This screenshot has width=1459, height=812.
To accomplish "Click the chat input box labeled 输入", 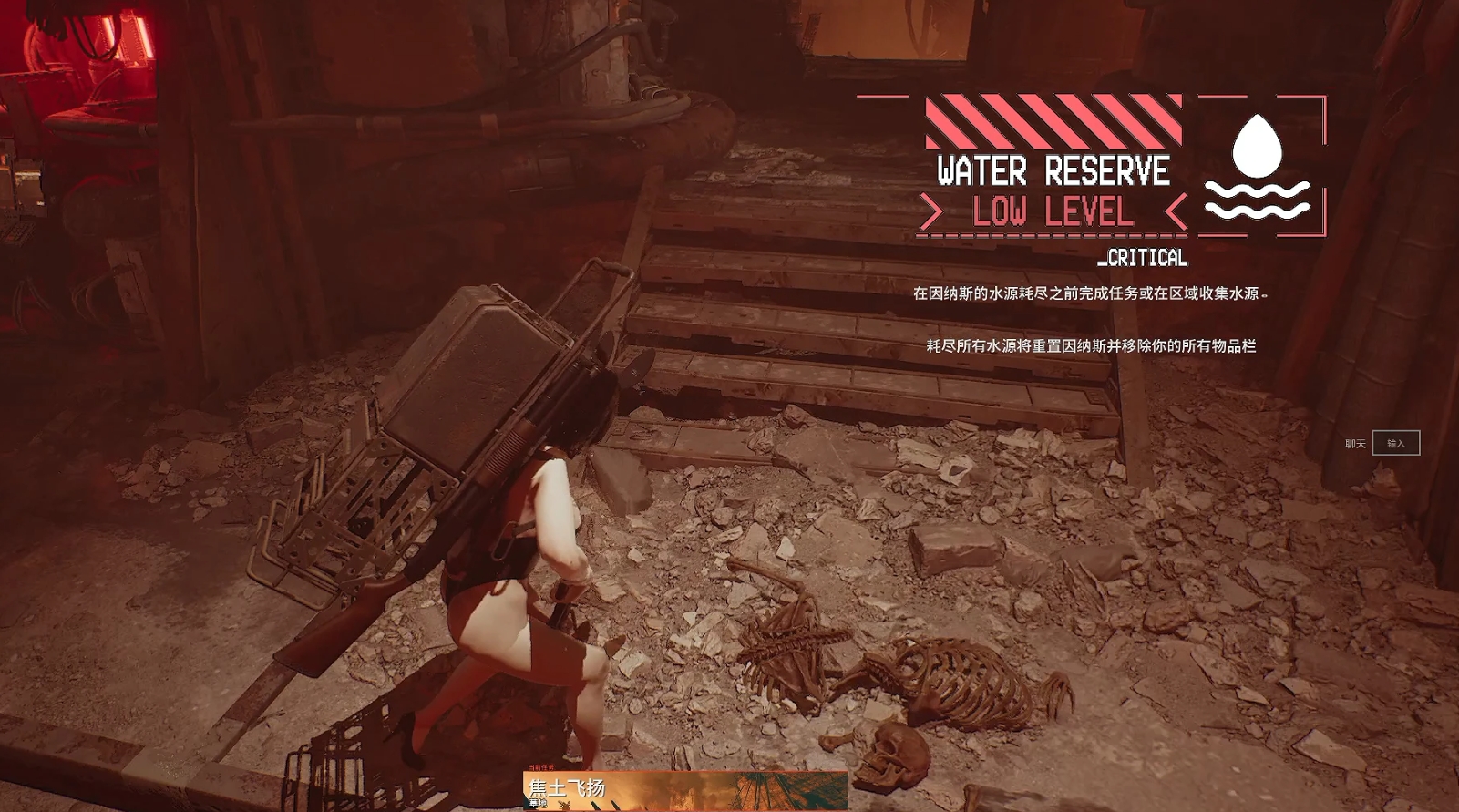I will 1395,444.
